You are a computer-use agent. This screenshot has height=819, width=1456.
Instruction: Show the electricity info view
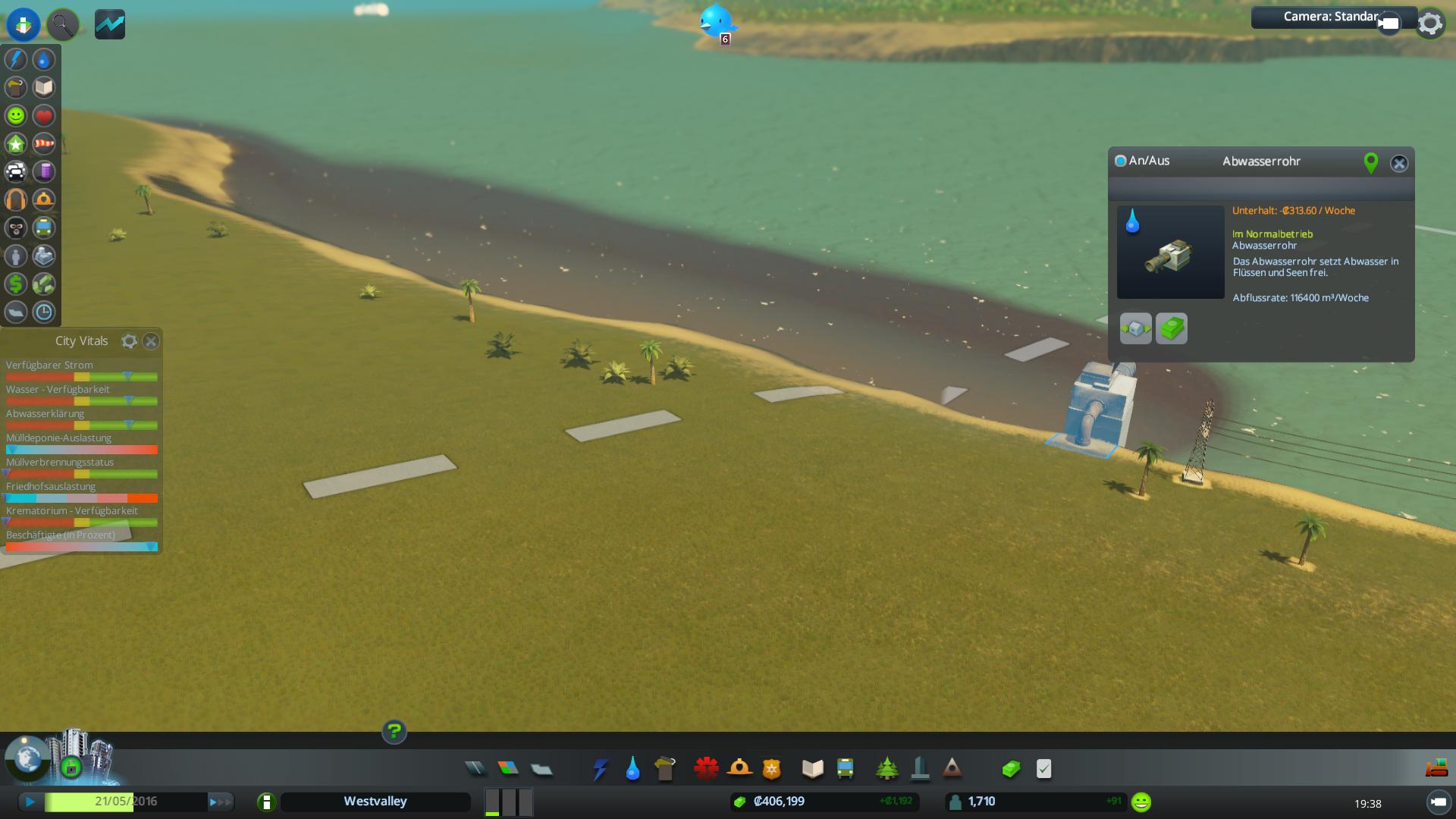point(16,59)
